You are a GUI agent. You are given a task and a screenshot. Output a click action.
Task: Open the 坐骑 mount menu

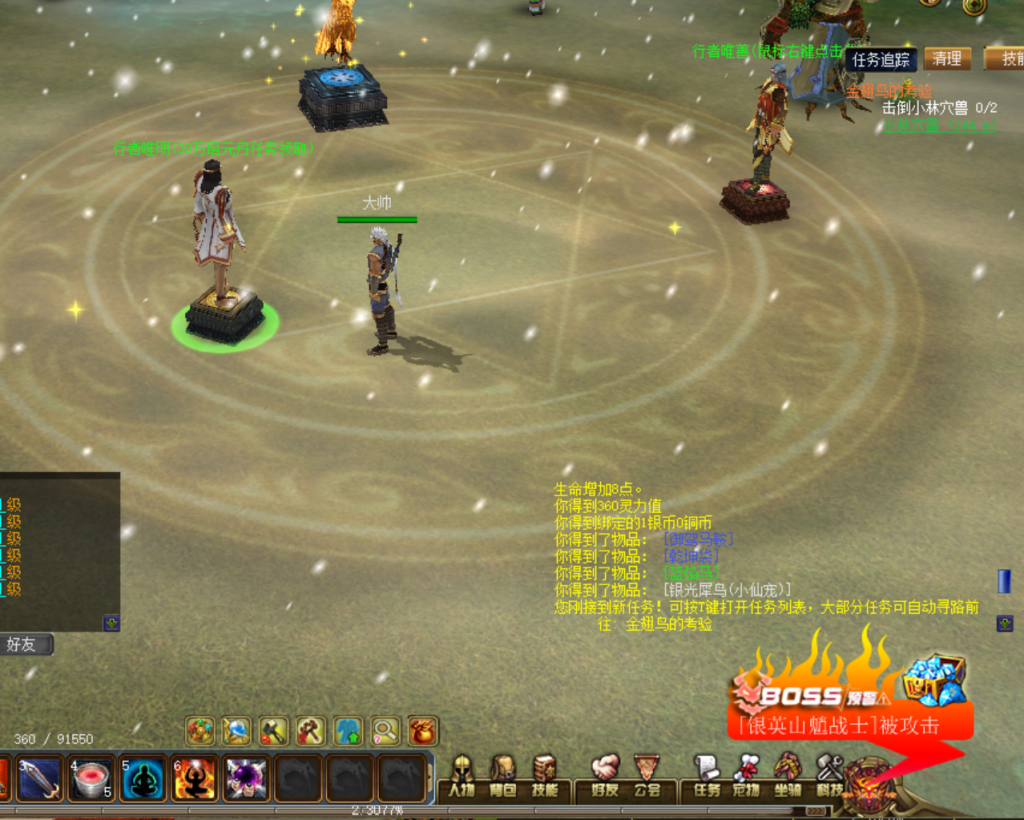(788, 776)
